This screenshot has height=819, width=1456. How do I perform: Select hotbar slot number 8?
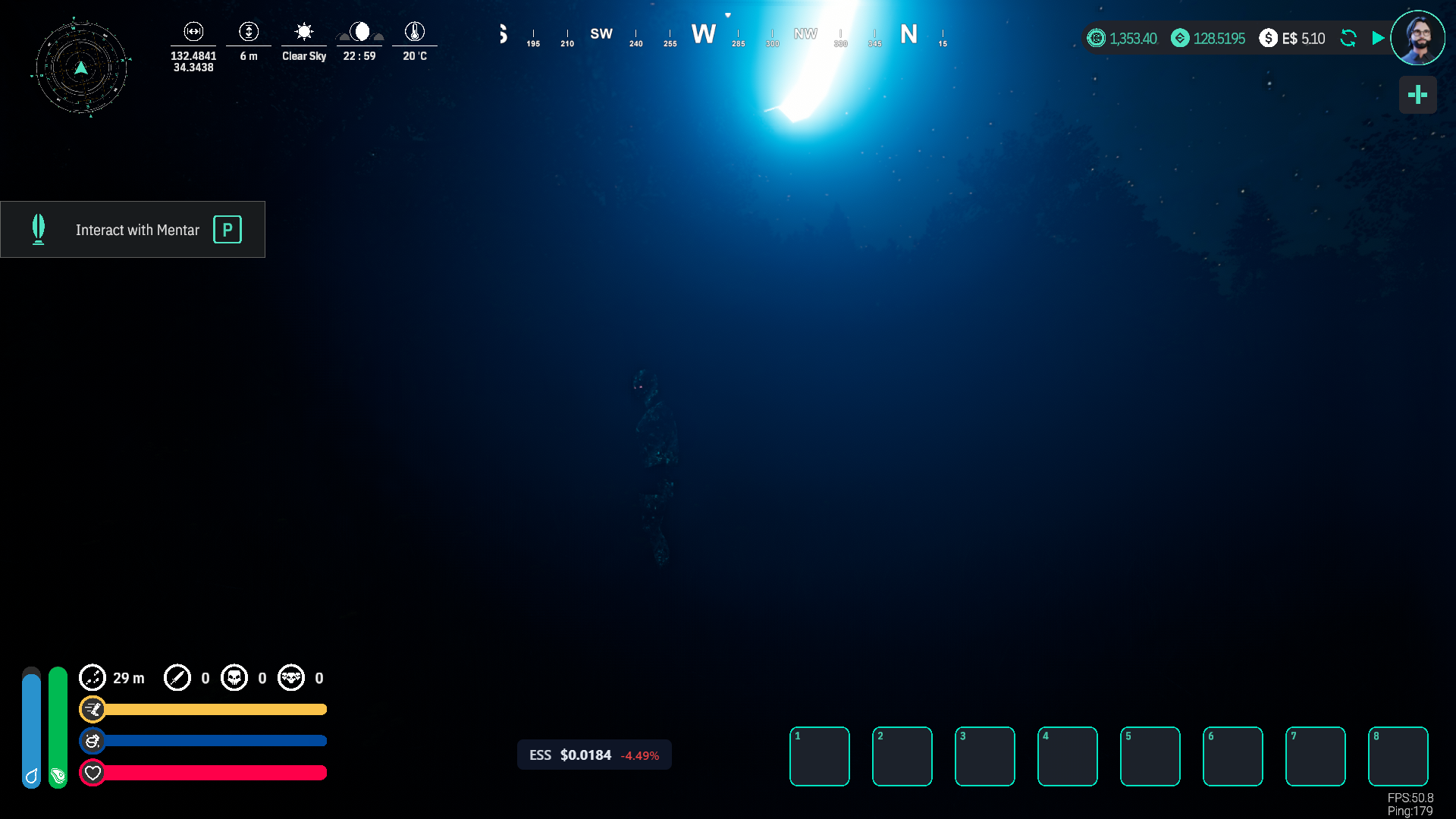coord(1398,756)
